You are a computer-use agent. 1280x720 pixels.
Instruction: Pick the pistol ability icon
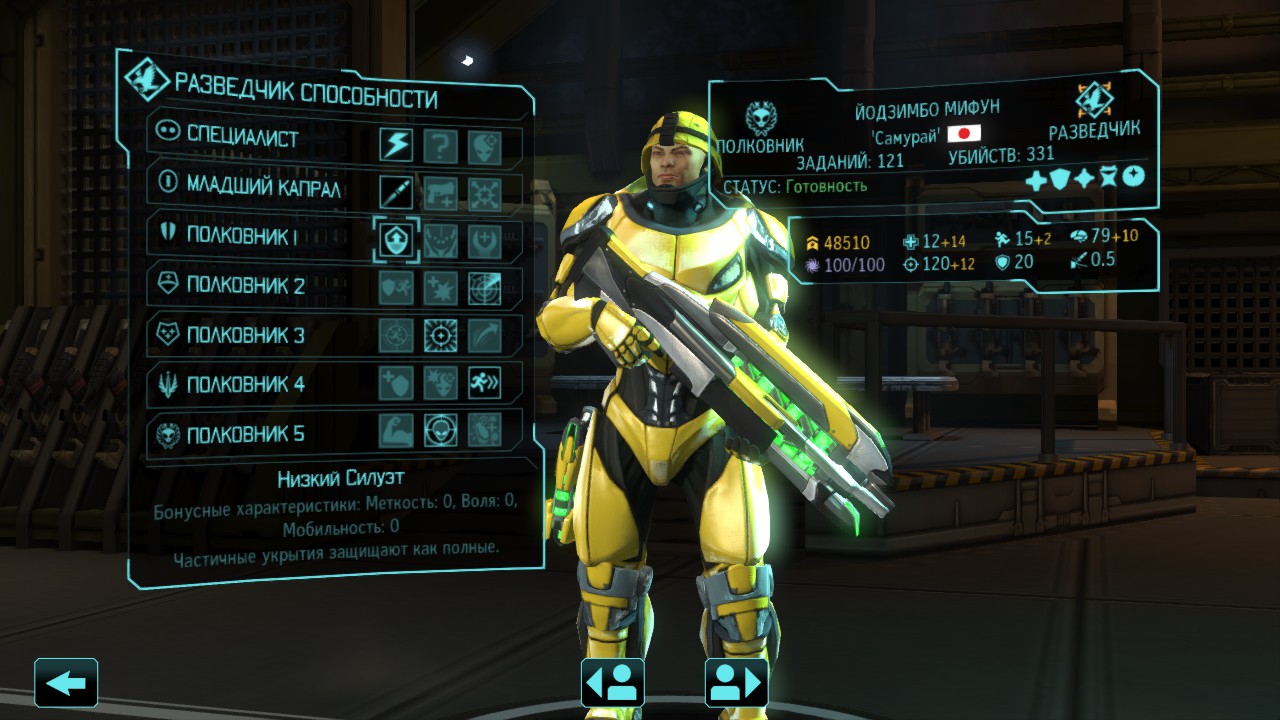tap(440, 192)
